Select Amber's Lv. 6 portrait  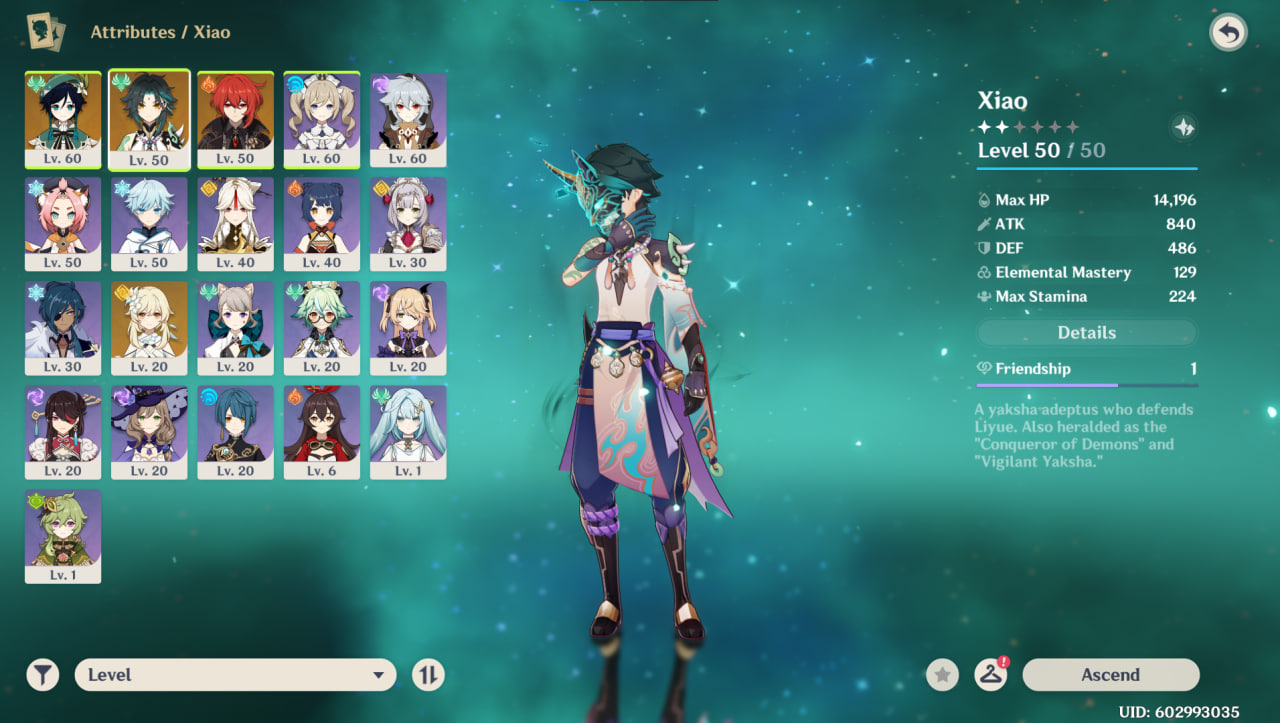(322, 431)
